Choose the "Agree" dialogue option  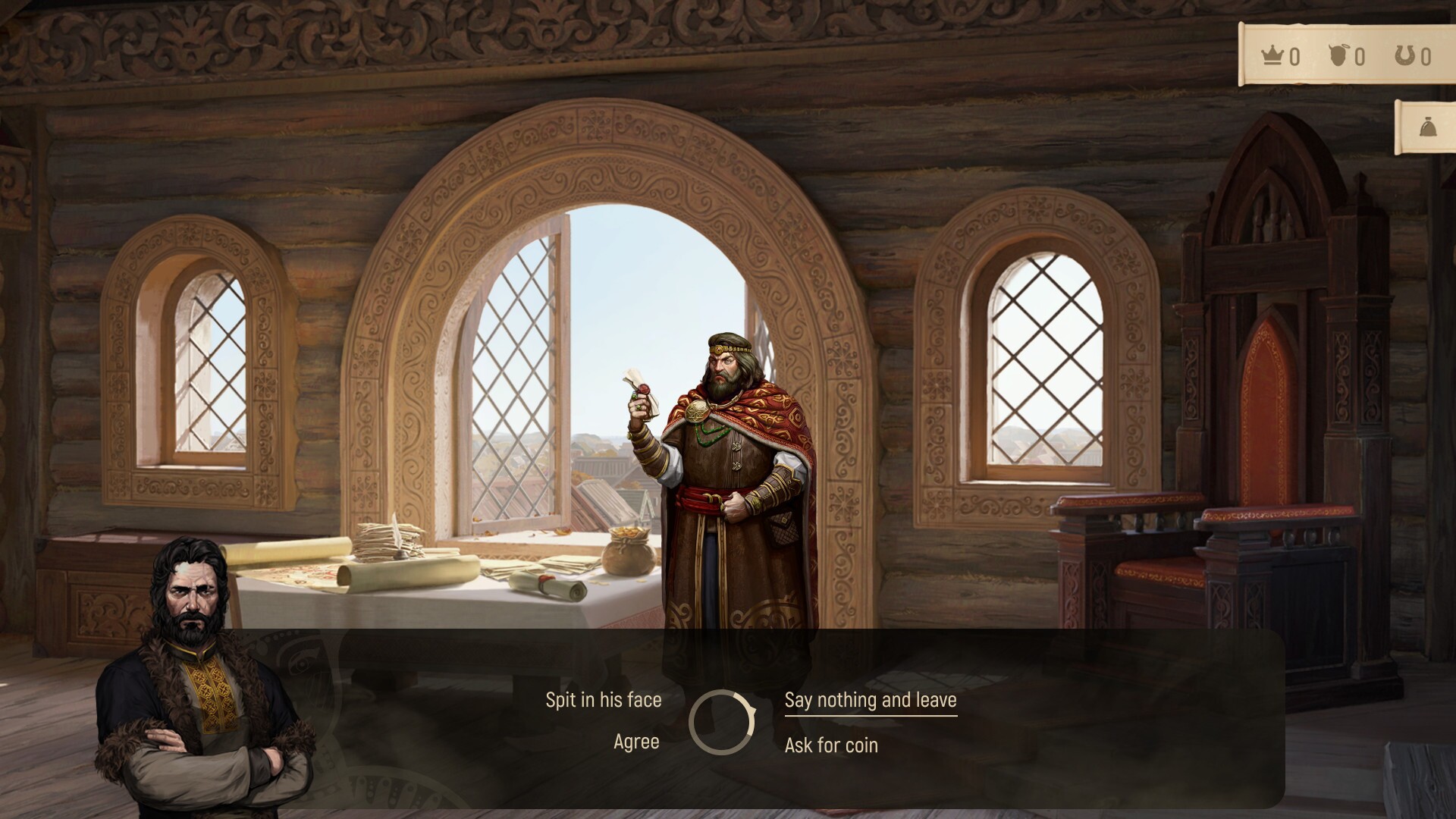pos(638,742)
